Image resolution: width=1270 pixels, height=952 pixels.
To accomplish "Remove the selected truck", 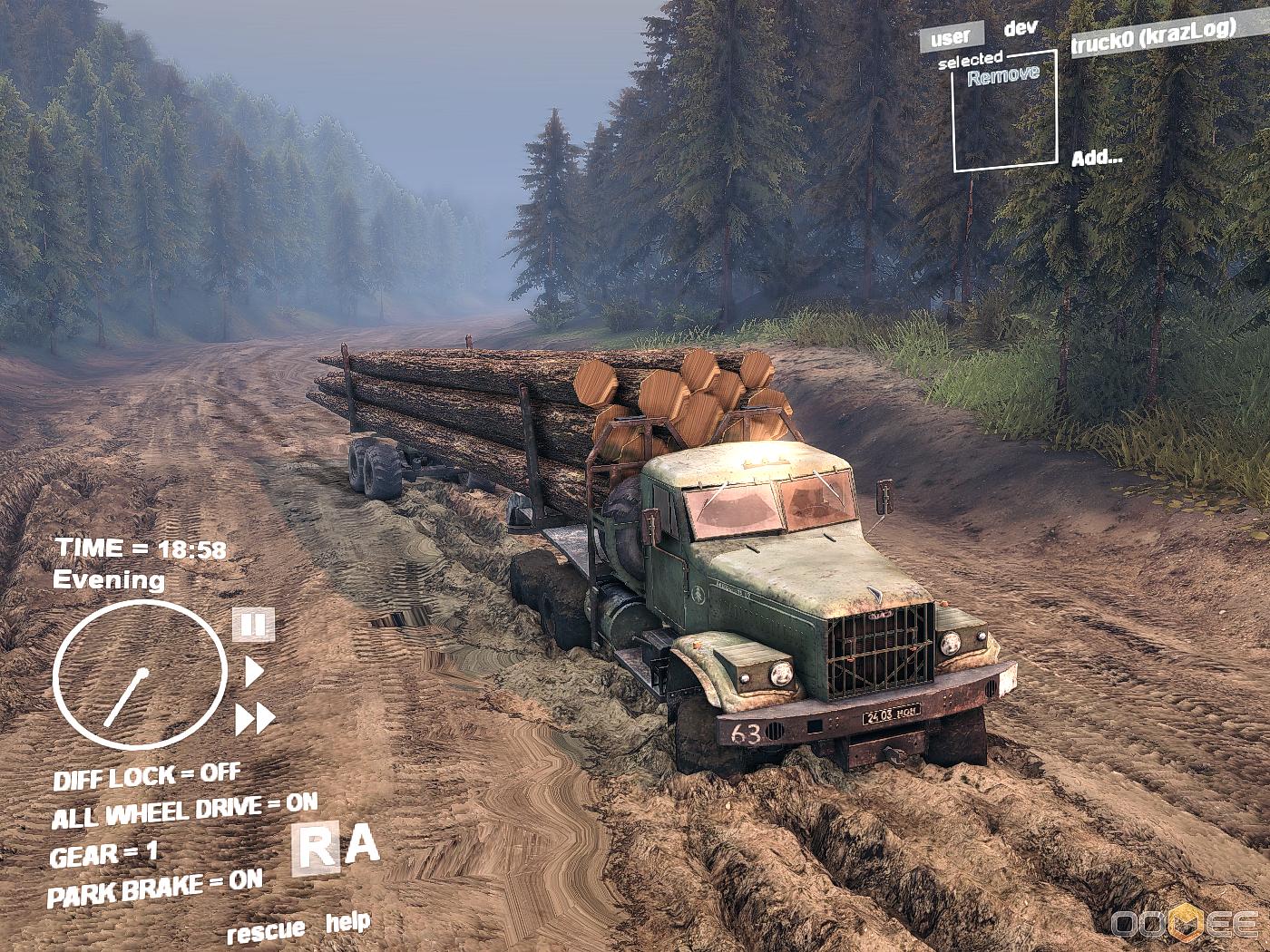I will [1002, 75].
